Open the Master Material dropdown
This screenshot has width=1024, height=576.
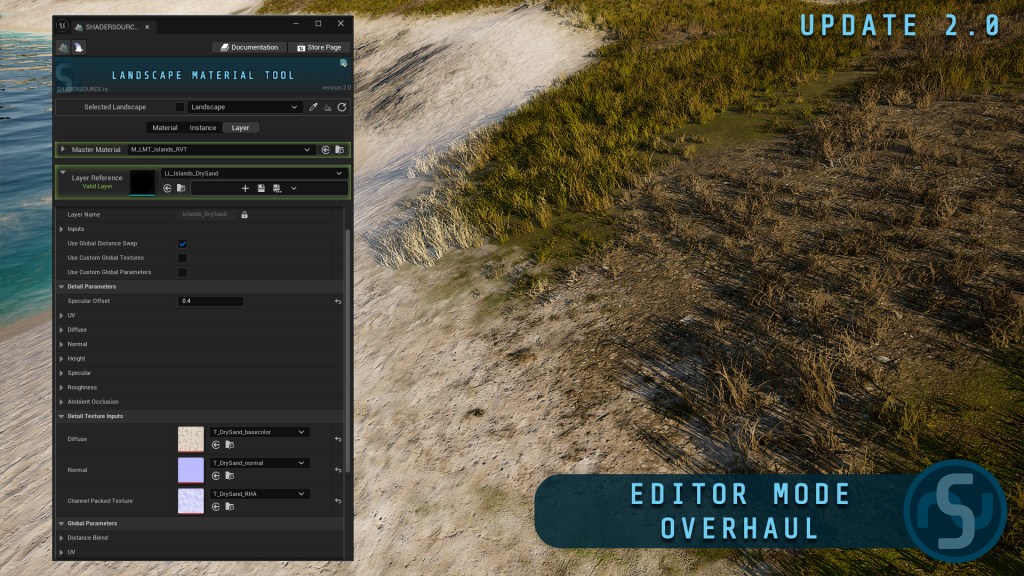(x=220, y=150)
